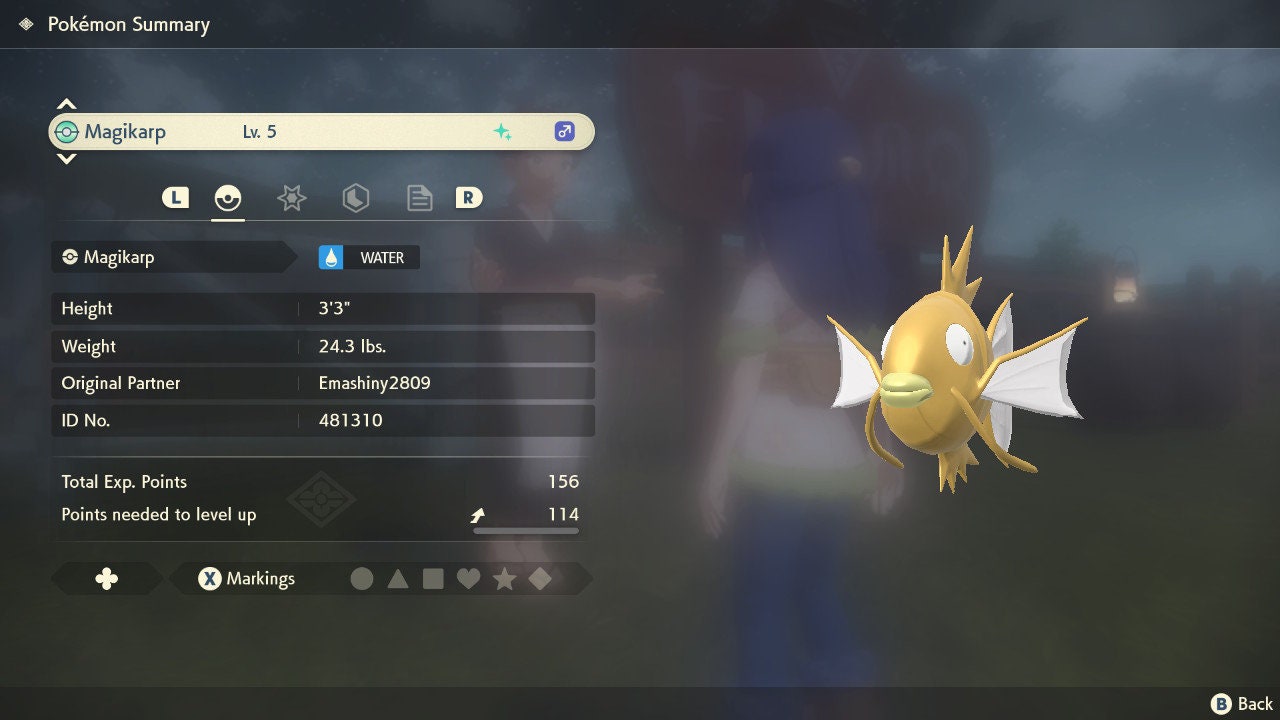Toggle the circle marking
Viewport: 1280px width, 720px height.
(x=362, y=579)
